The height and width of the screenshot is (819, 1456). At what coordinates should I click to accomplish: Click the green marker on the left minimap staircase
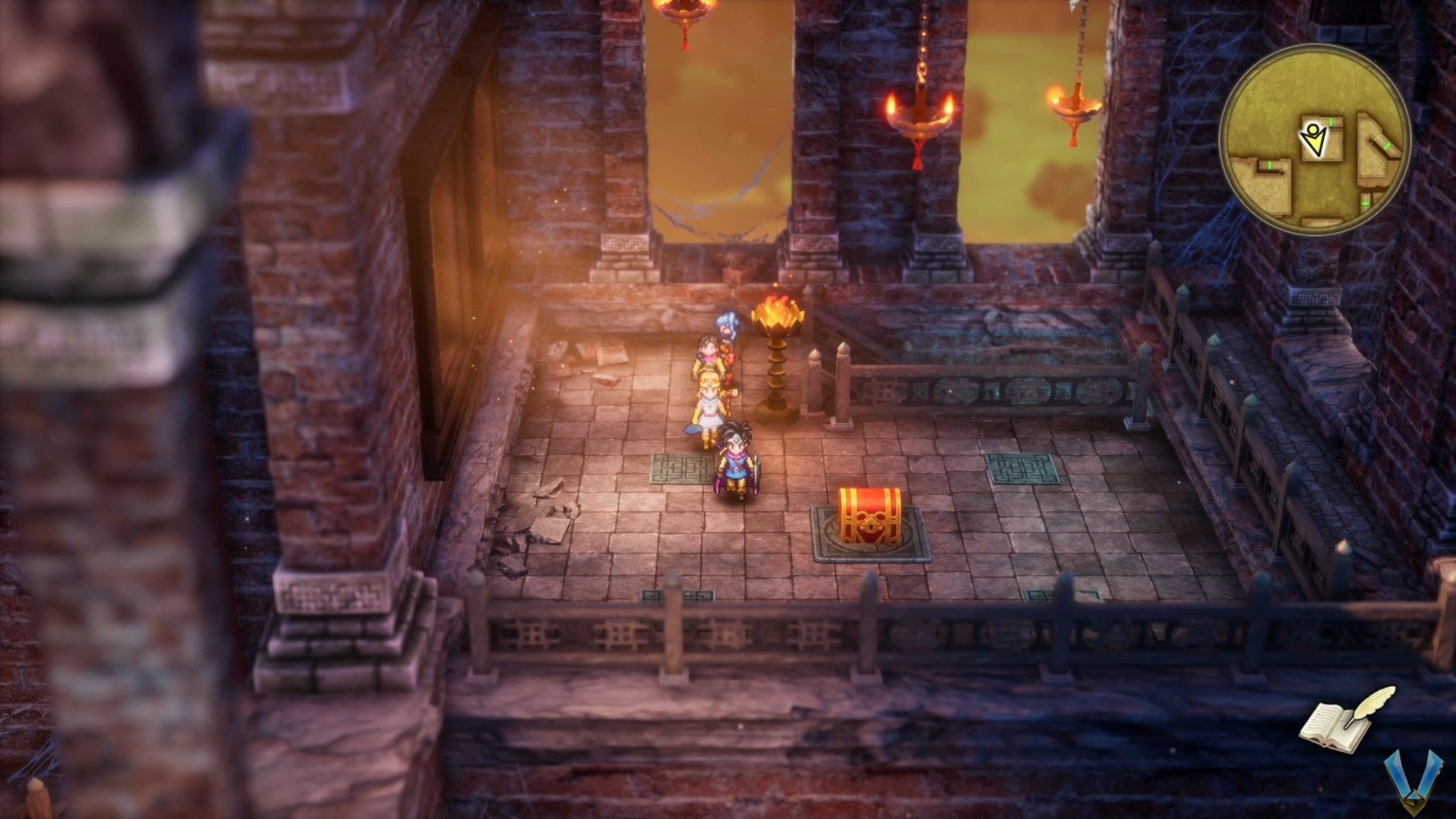click(1270, 166)
